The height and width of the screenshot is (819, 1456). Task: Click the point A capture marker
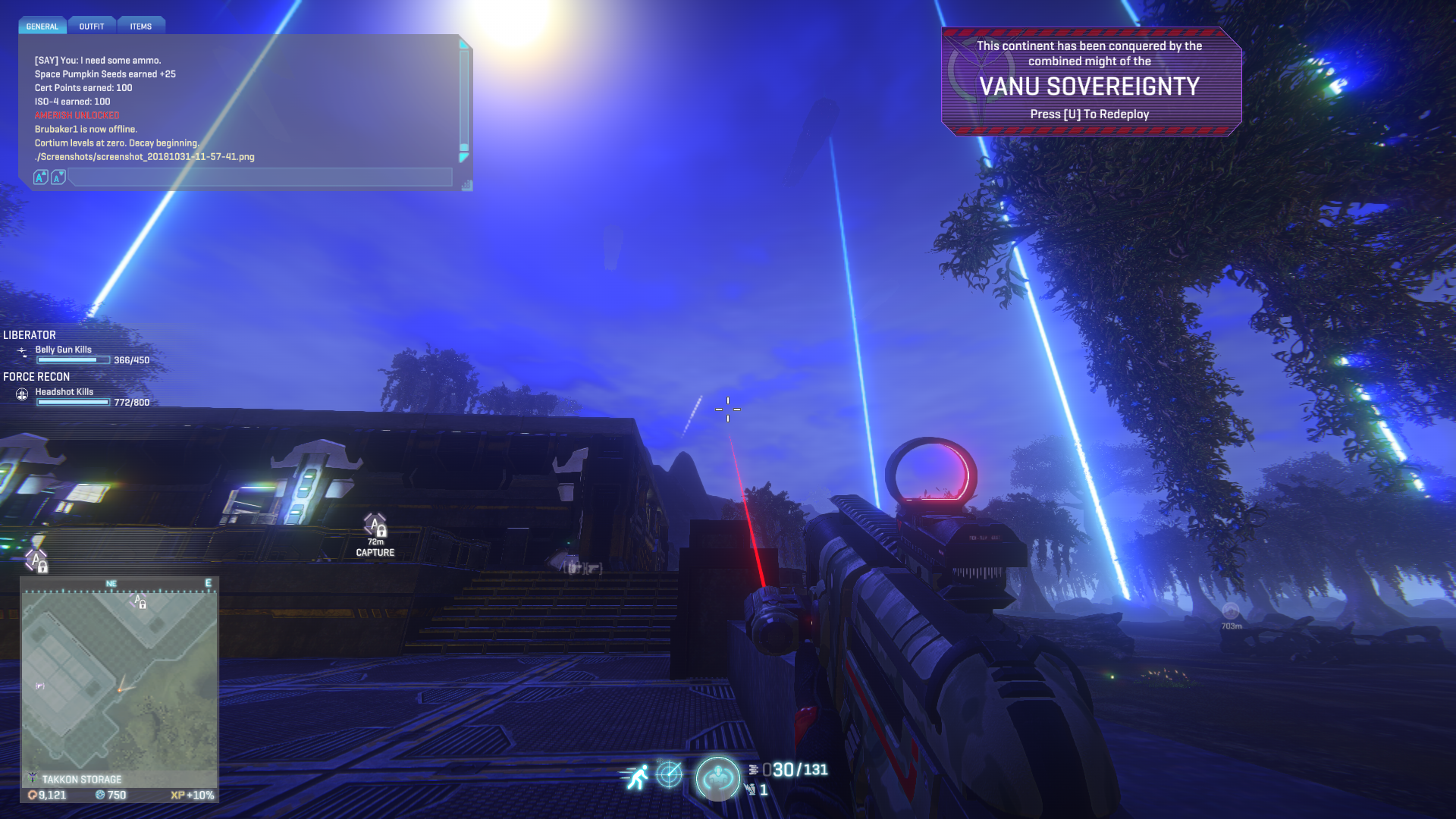coord(375,526)
